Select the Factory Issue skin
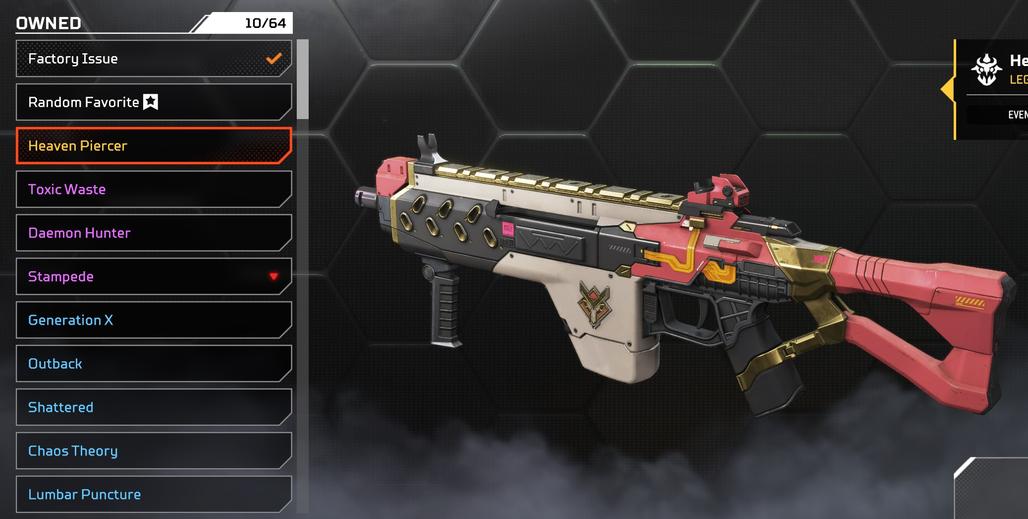 [x=154, y=59]
